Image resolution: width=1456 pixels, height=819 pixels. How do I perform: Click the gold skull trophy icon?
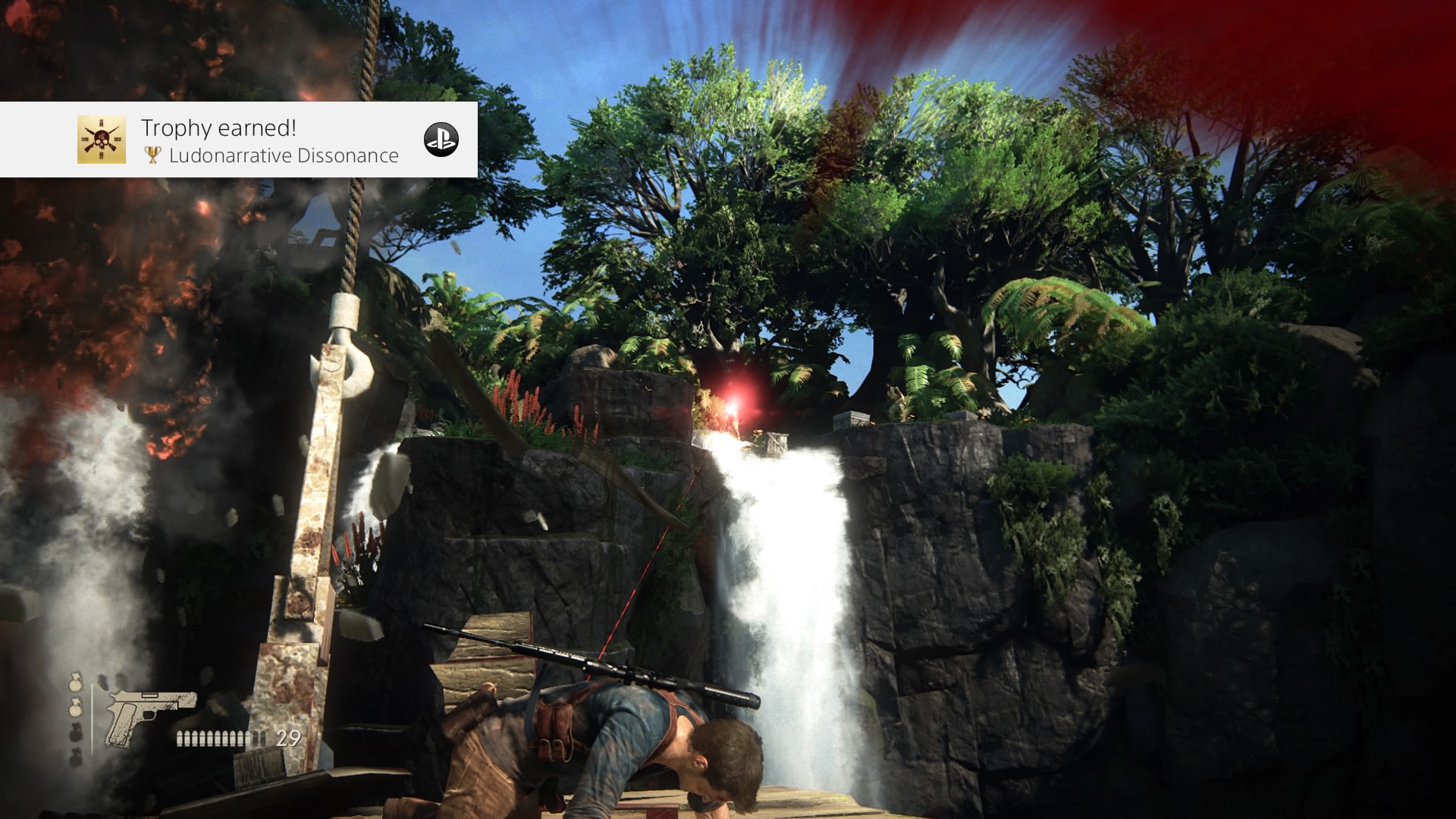(x=102, y=140)
